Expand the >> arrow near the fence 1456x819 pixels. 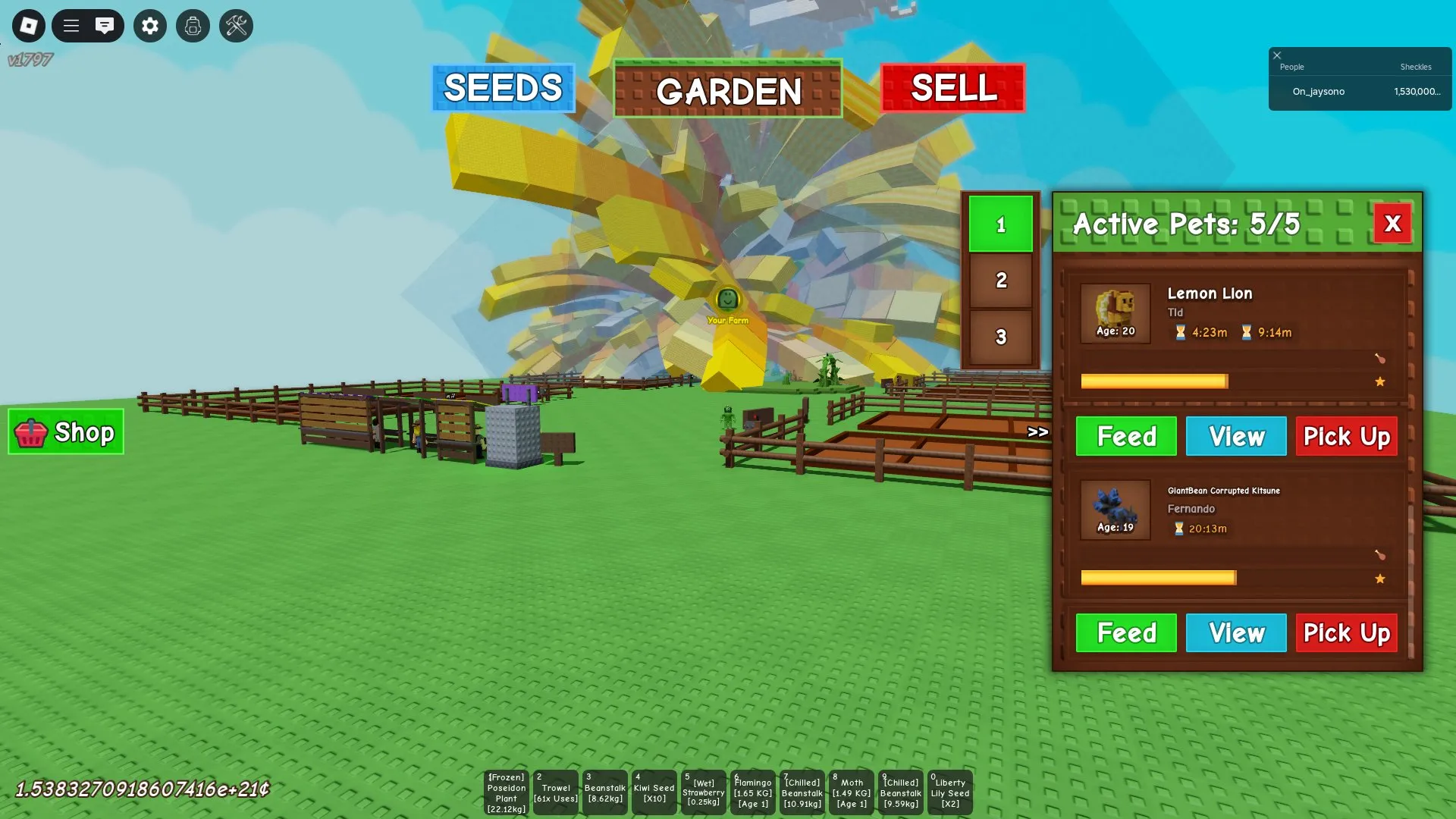pyautogui.click(x=1037, y=432)
